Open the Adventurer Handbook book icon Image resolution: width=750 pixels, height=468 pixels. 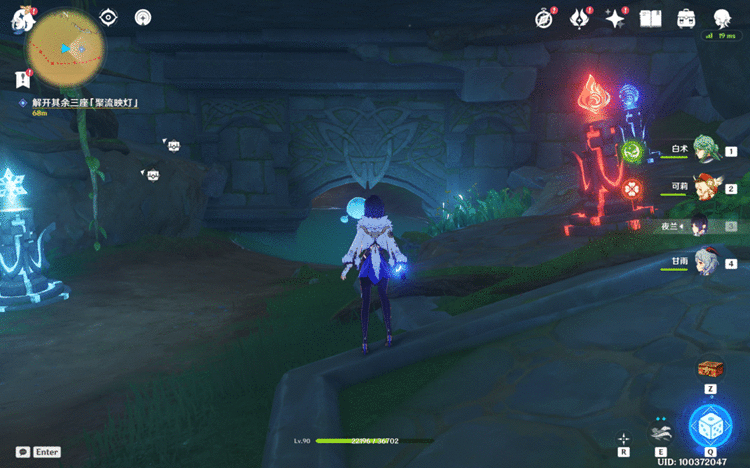click(651, 18)
